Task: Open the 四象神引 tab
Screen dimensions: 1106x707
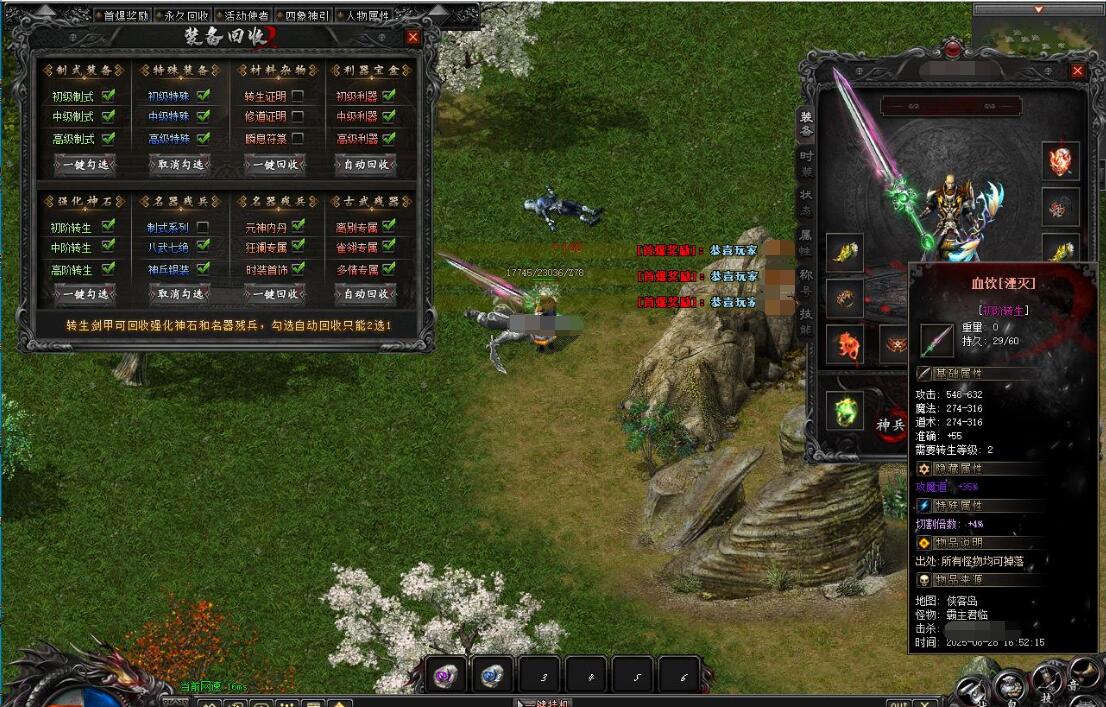Action: click(x=305, y=16)
